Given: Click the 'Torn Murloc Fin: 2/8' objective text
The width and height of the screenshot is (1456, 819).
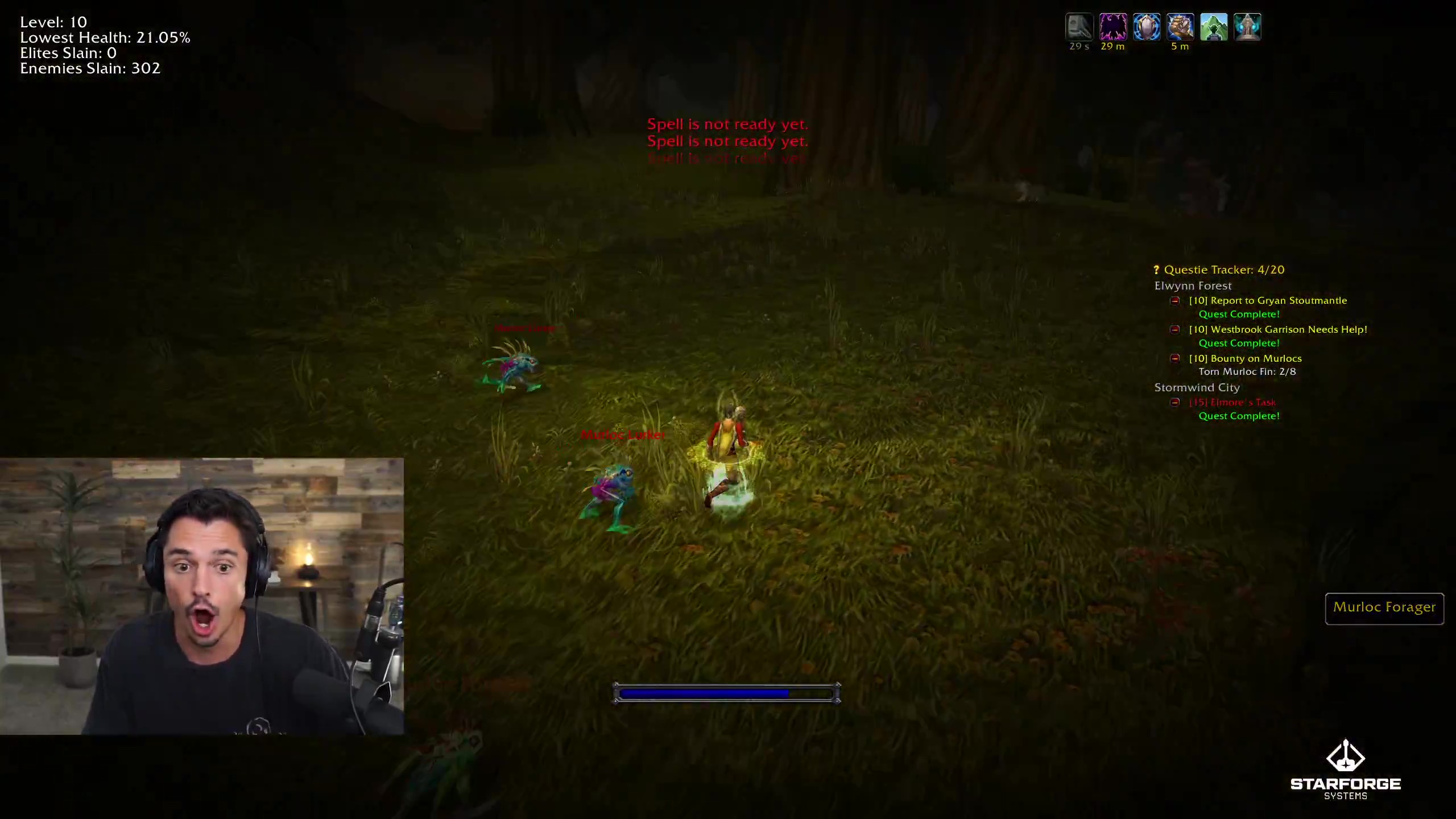Looking at the screenshot, I should click(x=1246, y=371).
